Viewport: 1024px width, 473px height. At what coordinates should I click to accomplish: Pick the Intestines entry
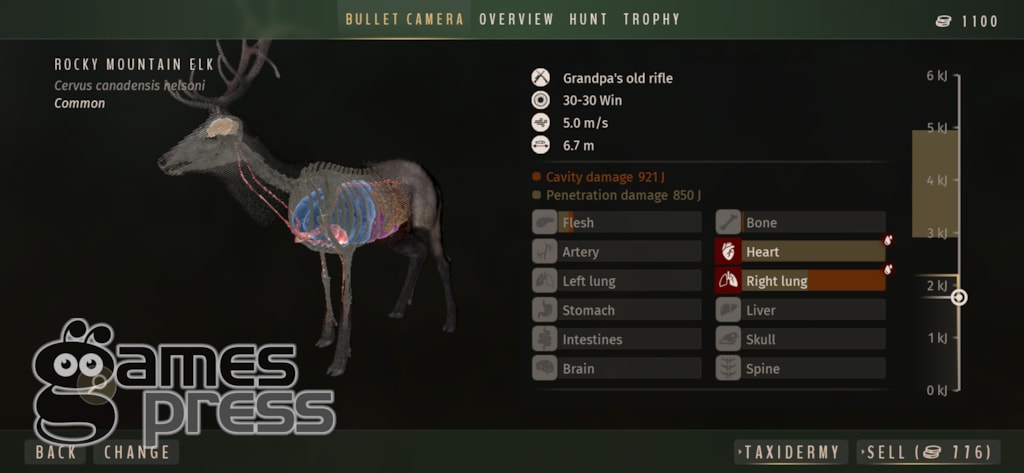click(617, 339)
